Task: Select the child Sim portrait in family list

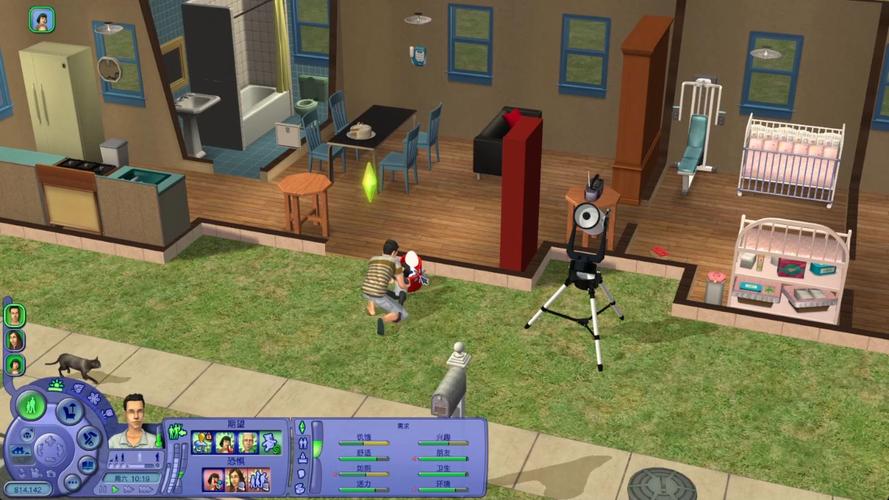Action: [x=15, y=364]
